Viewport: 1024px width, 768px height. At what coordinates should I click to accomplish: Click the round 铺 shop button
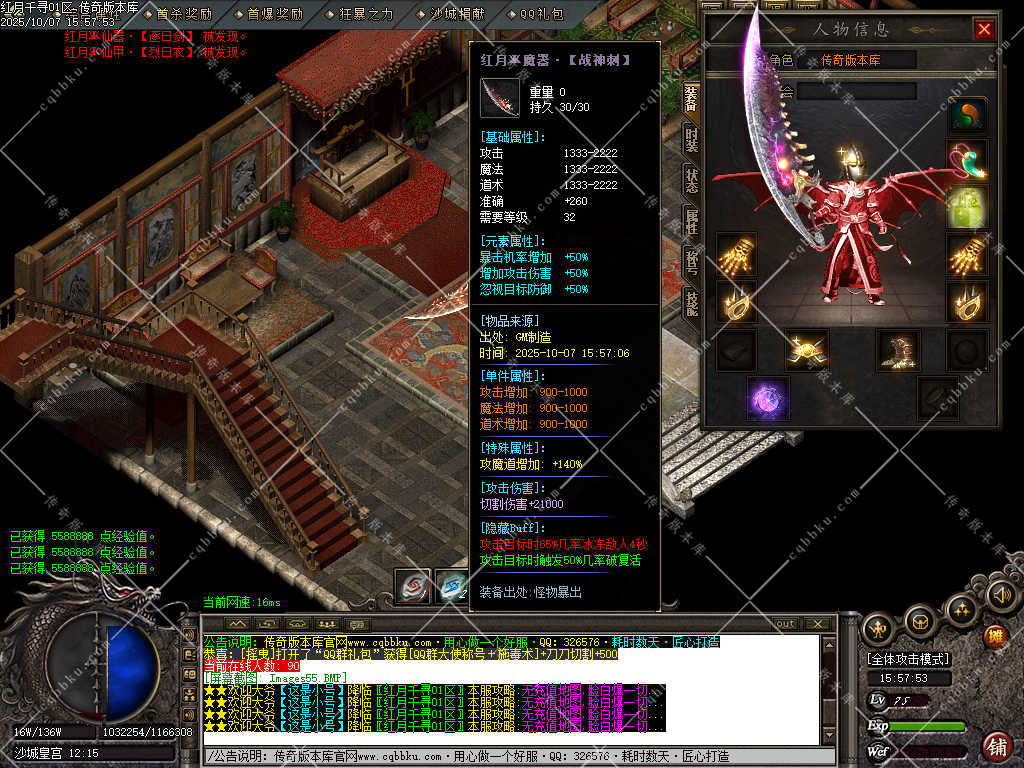[x=997, y=745]
